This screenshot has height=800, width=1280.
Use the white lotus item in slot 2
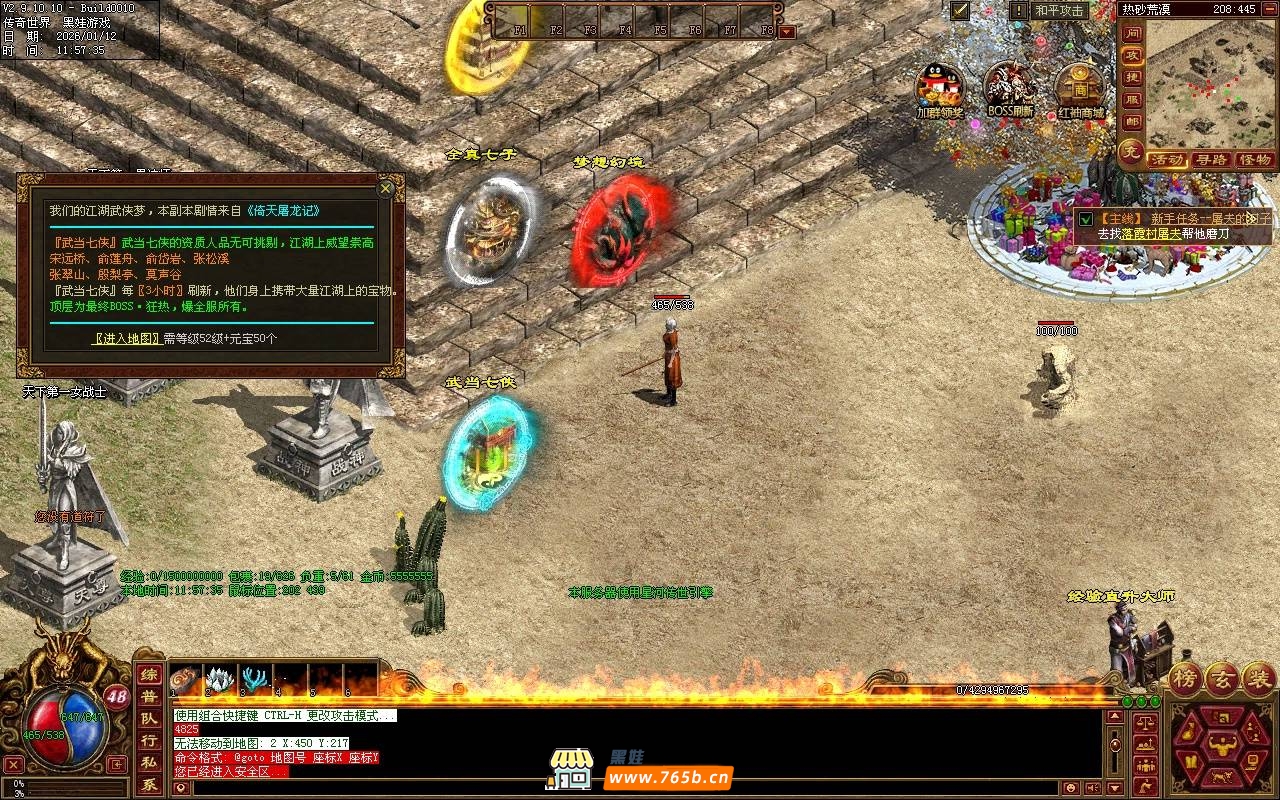220,680
